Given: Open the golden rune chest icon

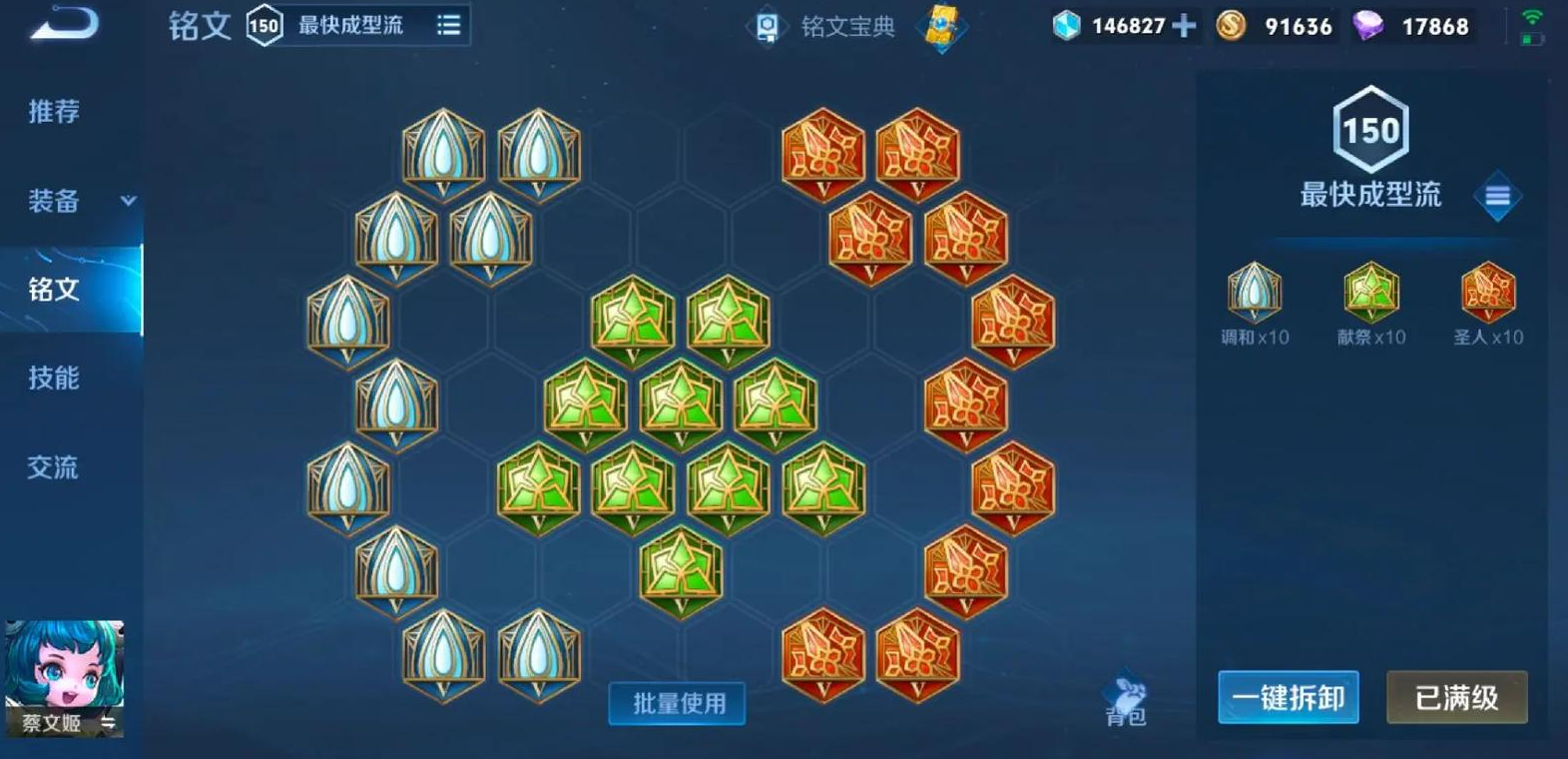Looking at the screenshot, I should [x=942, y=28].
